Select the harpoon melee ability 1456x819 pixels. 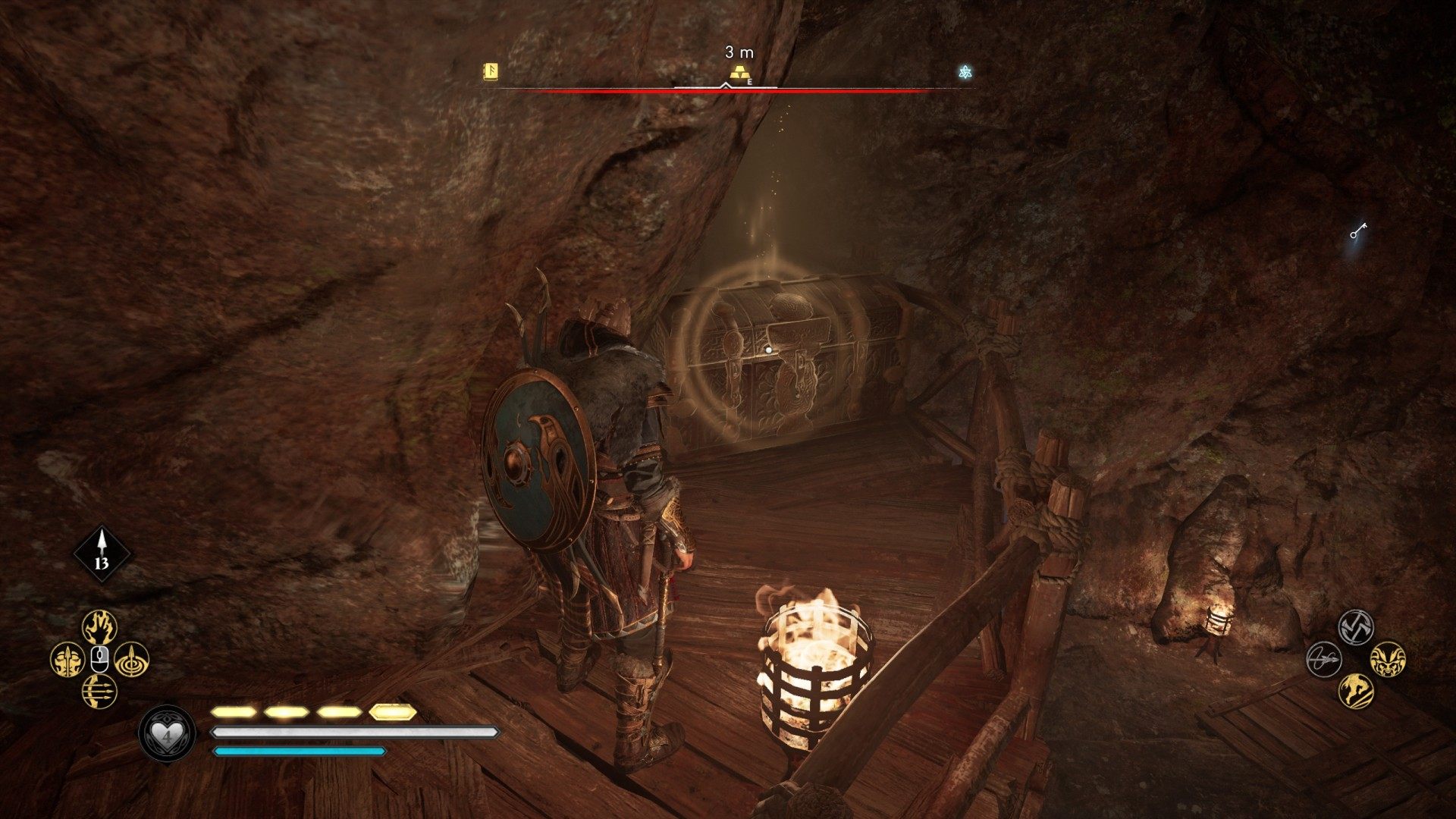pos(1323,659)
